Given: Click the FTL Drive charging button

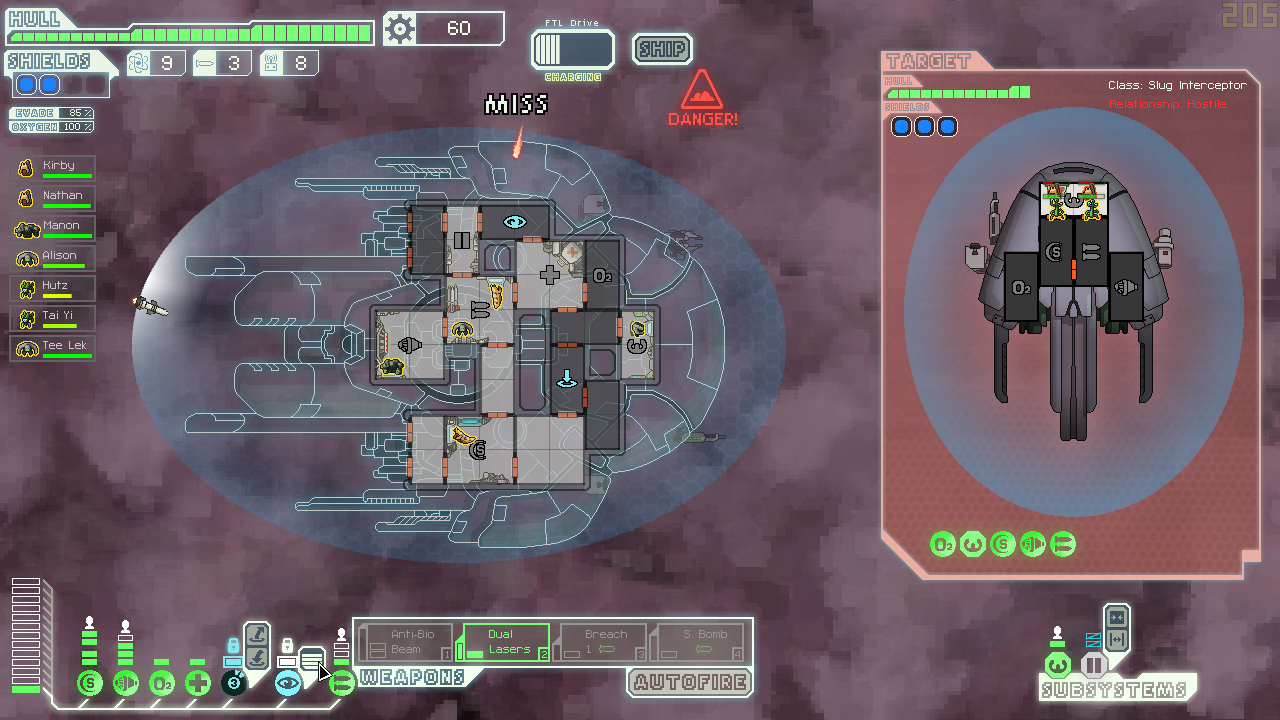Looking at the screenshot, I should click(x=572, y=50).
